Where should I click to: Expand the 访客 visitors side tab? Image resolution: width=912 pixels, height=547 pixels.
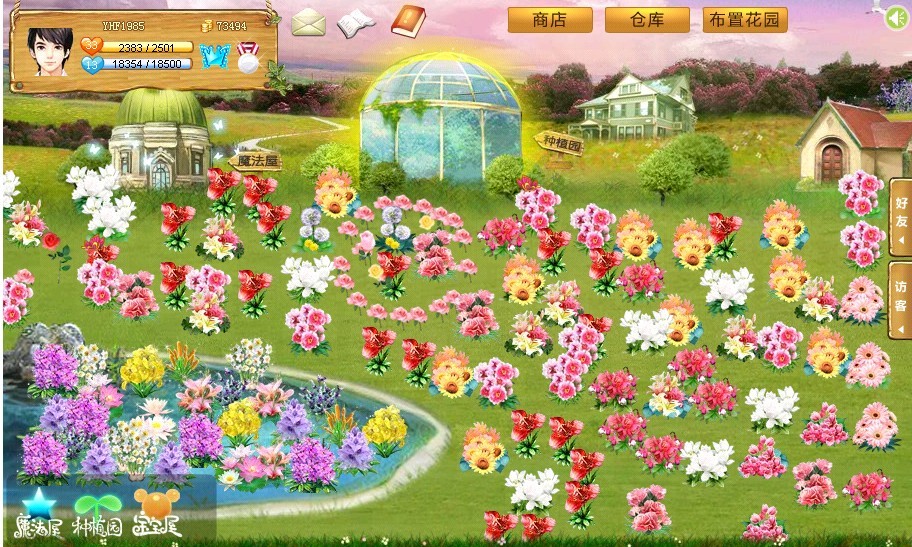[x=900, y=300]
